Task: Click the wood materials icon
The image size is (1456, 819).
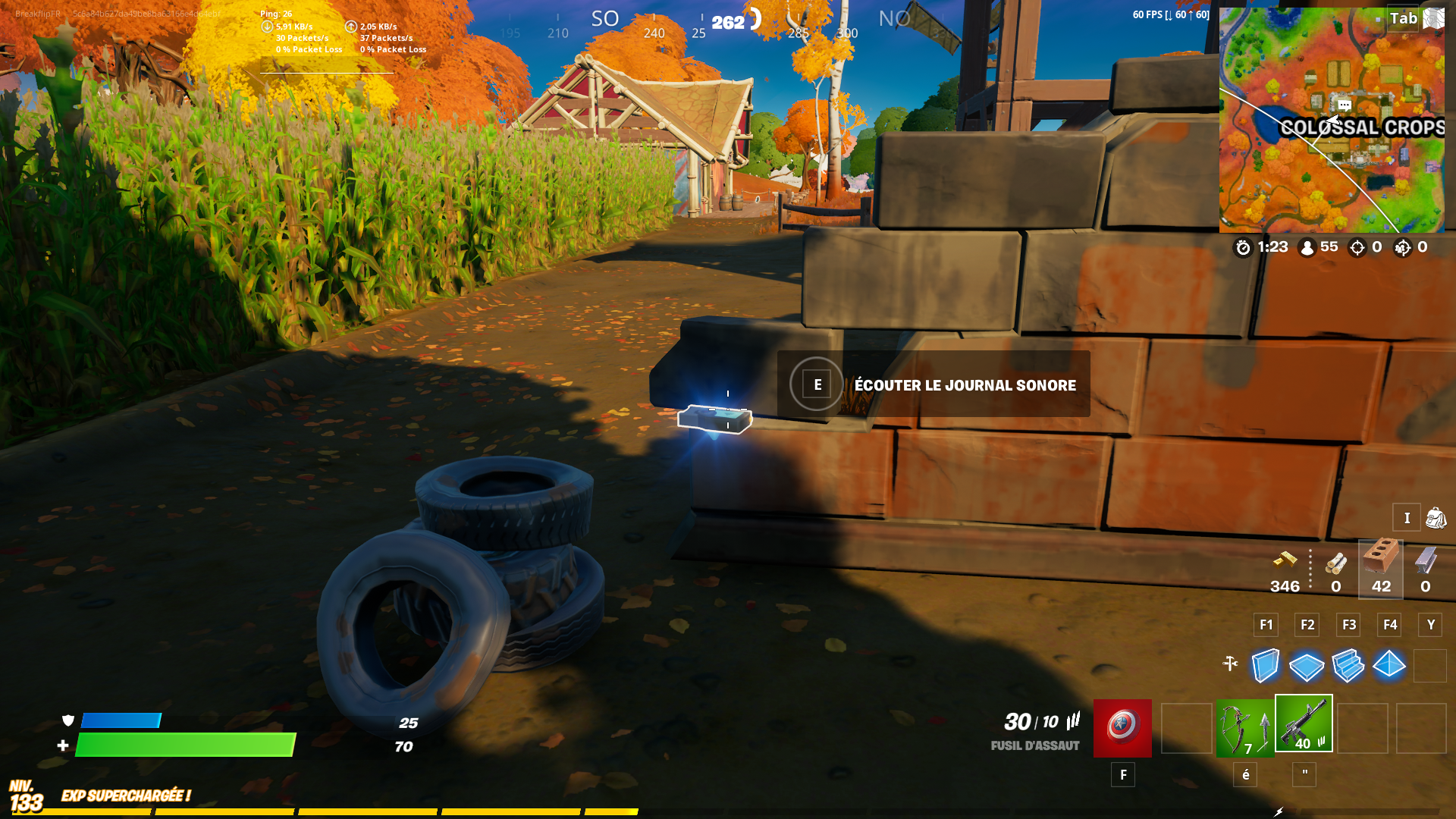Action: [x=1336, y=563]
